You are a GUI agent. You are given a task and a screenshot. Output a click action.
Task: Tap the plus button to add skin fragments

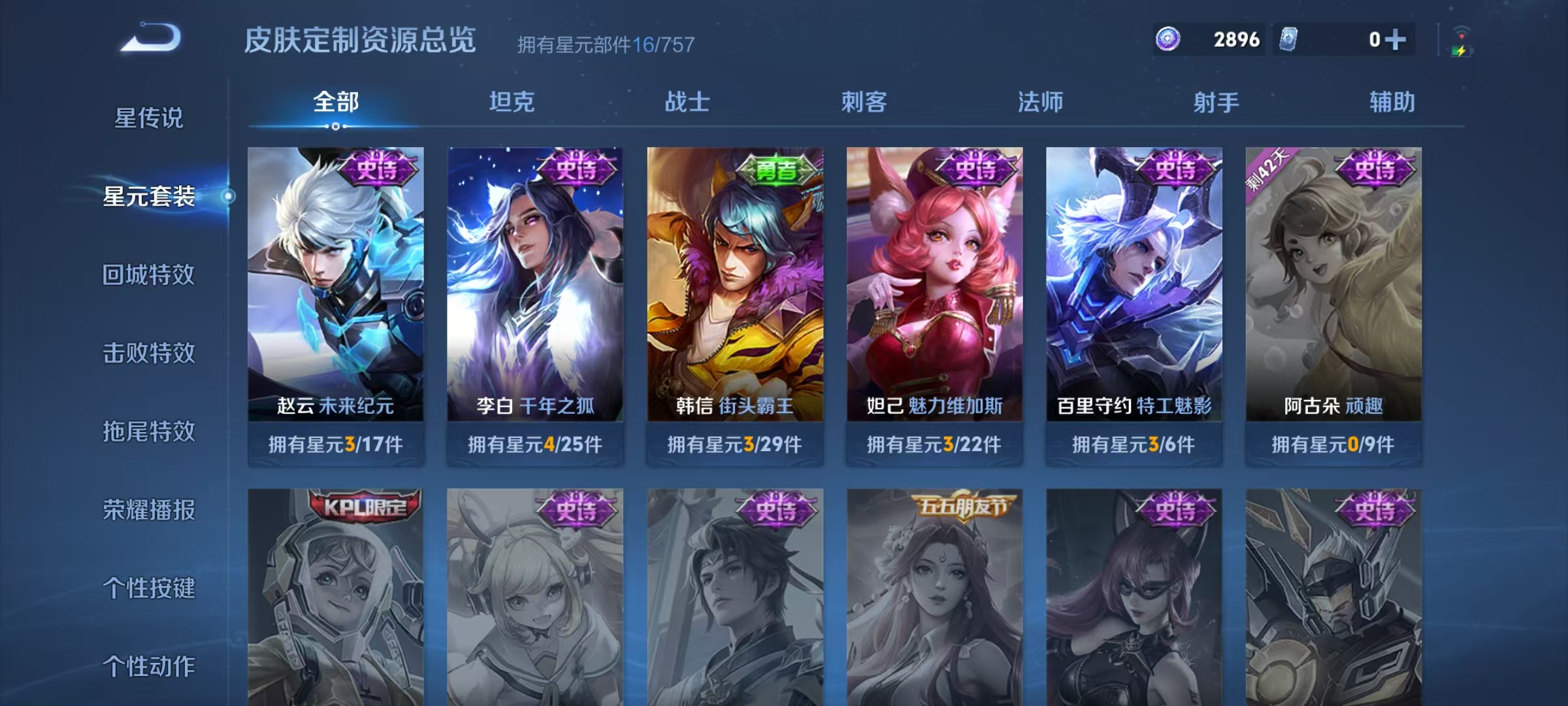click(1396, 39)
